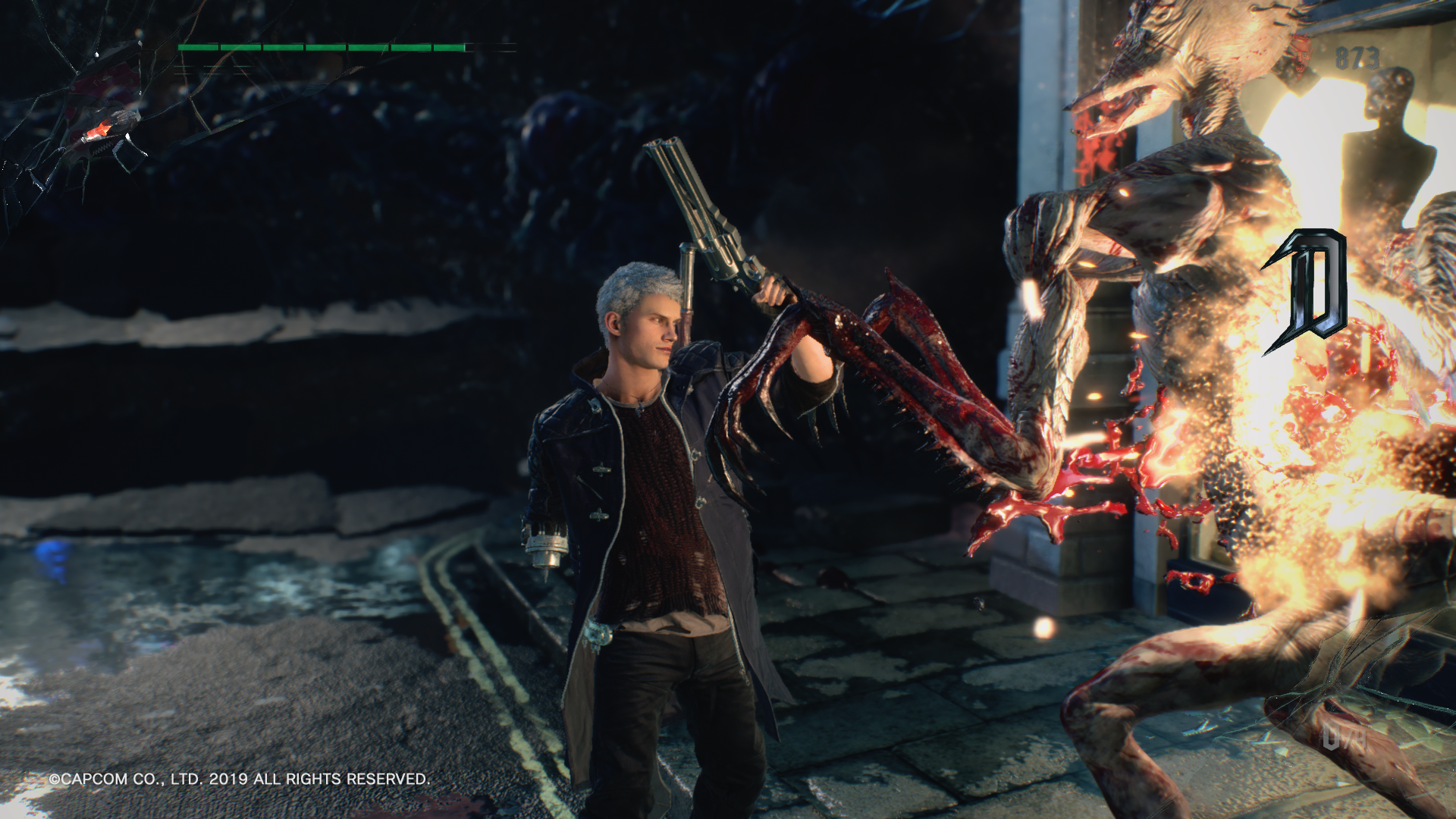The image size is (1456, 819).
Task: Click the D style rank emblem
Action: 1306,292
